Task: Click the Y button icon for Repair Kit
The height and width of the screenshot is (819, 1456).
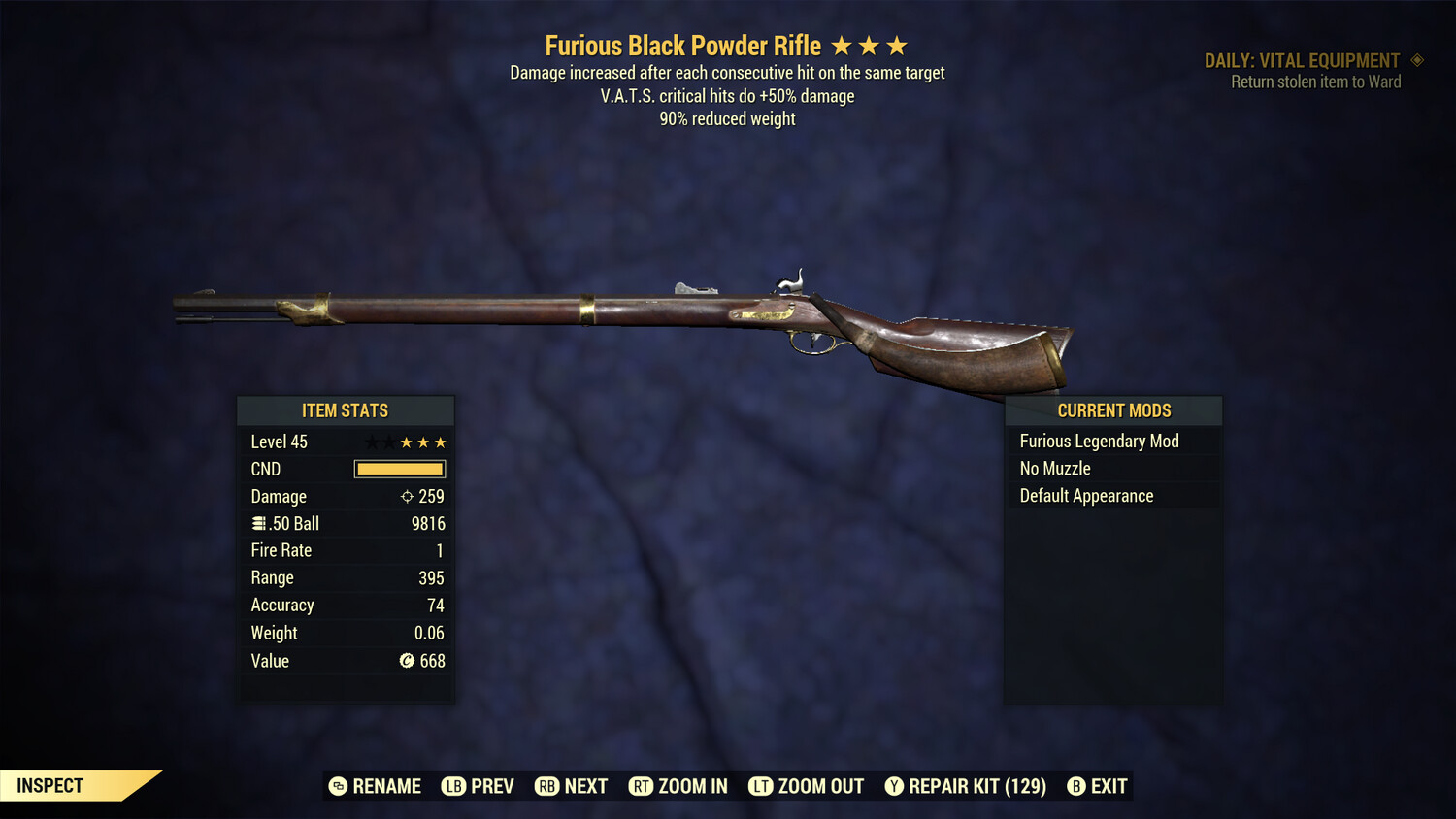Action: (894, 786)
